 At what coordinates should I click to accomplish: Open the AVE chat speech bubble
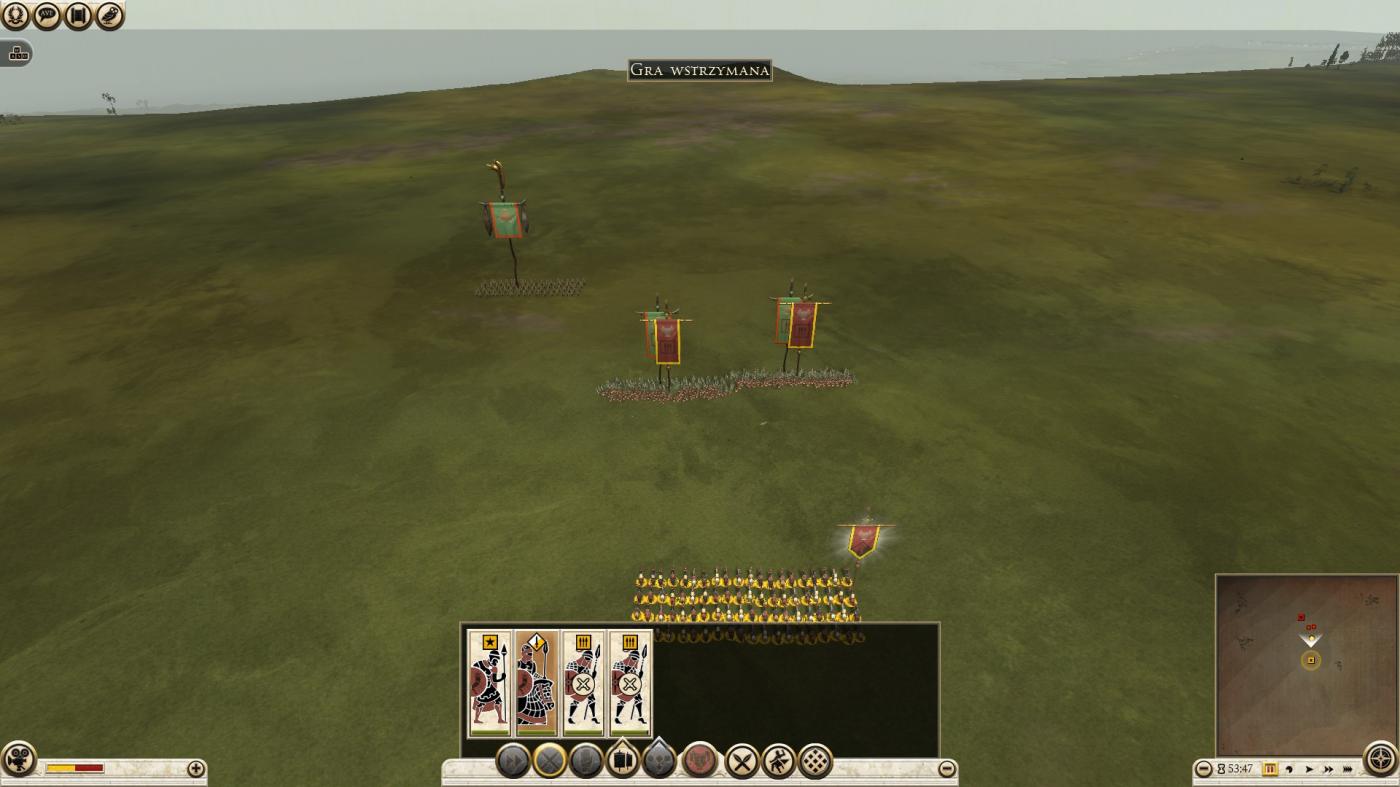47,15
